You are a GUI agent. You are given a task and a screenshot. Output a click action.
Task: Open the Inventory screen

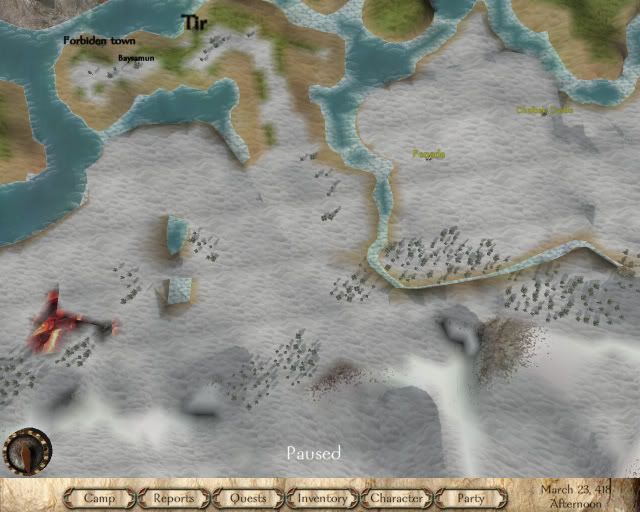(x=322, y=497)
